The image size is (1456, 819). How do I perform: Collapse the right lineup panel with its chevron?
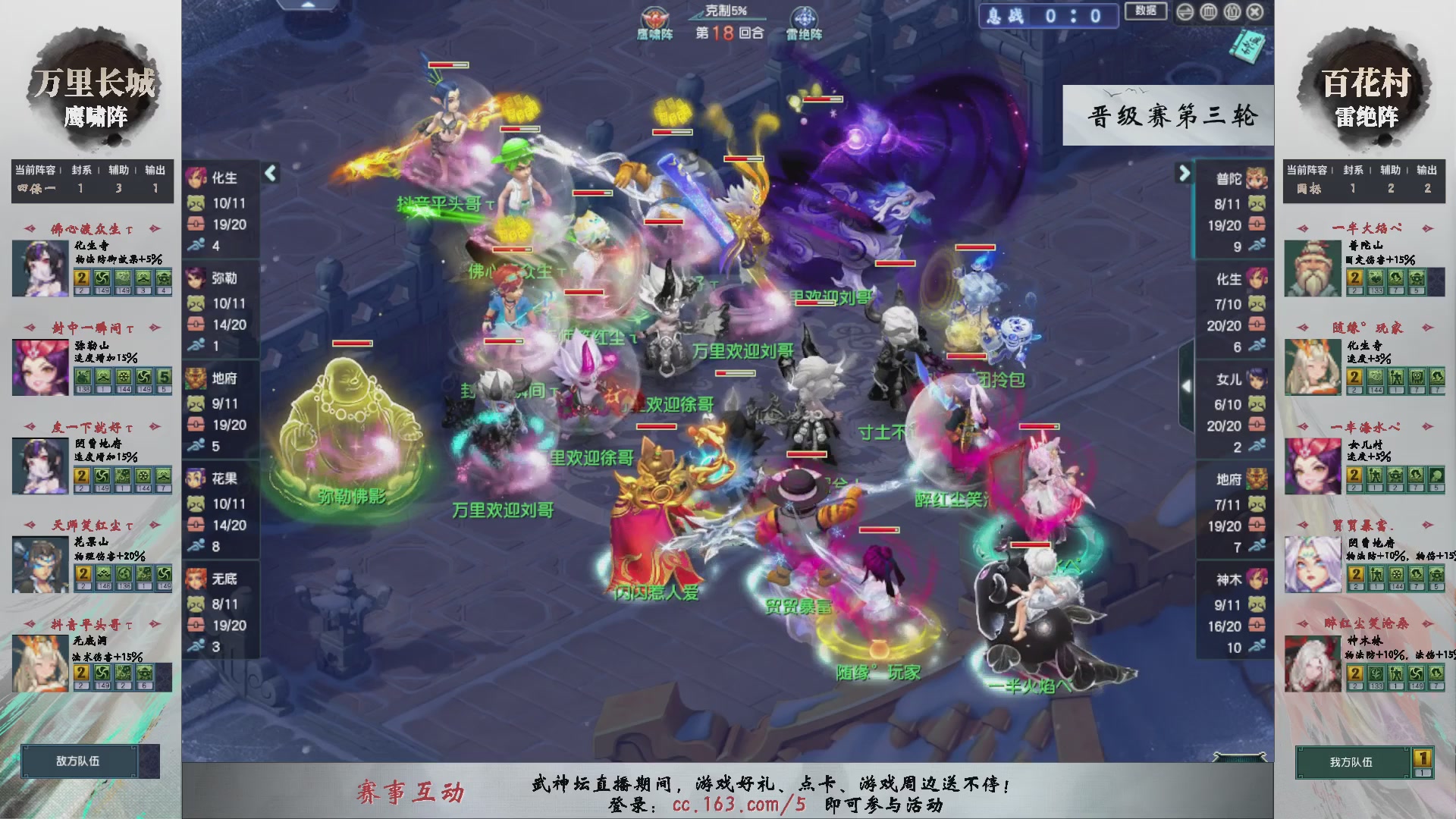(1185, 173)
